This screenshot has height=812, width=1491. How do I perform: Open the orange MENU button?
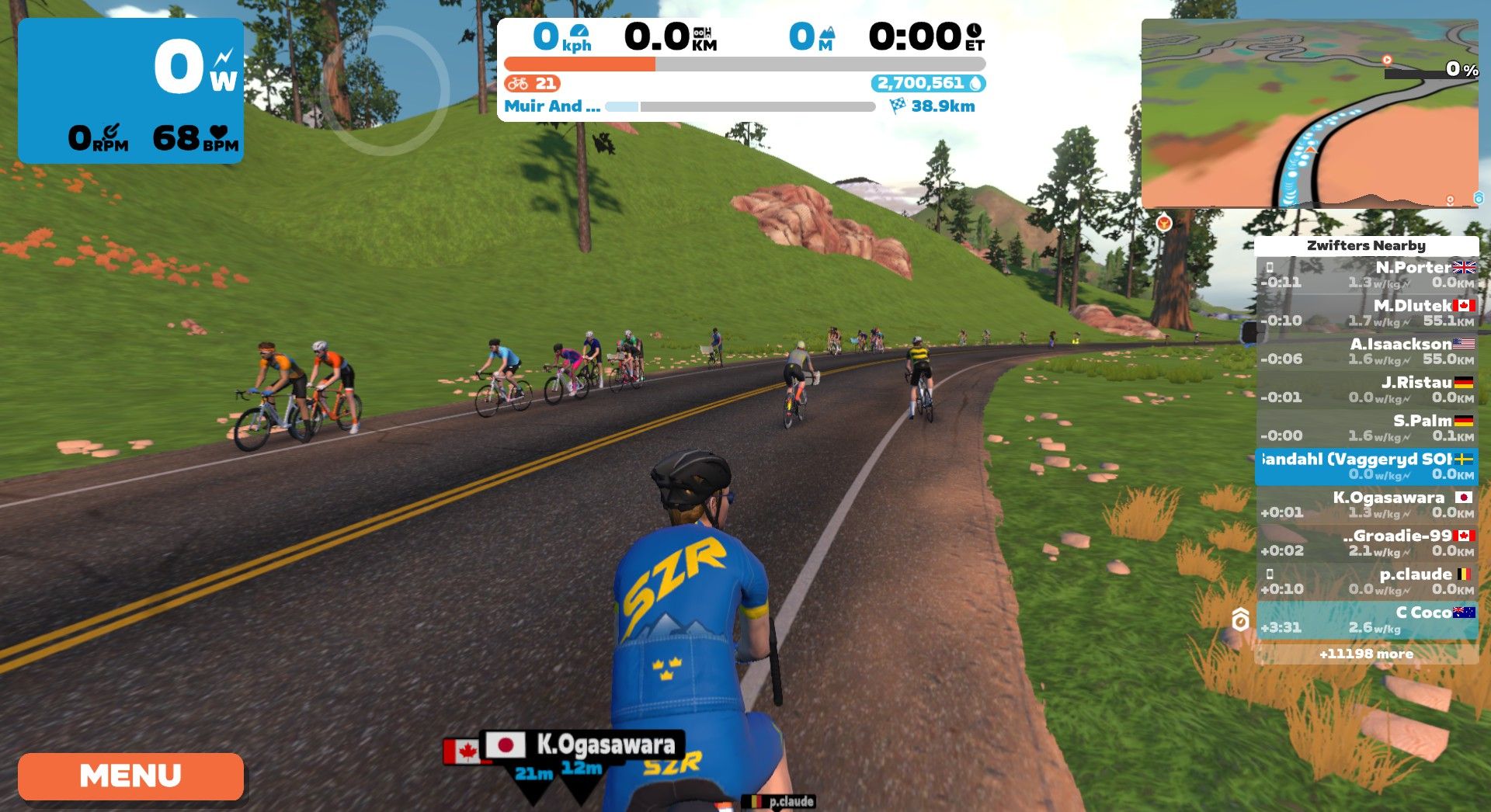coord(130,776)
